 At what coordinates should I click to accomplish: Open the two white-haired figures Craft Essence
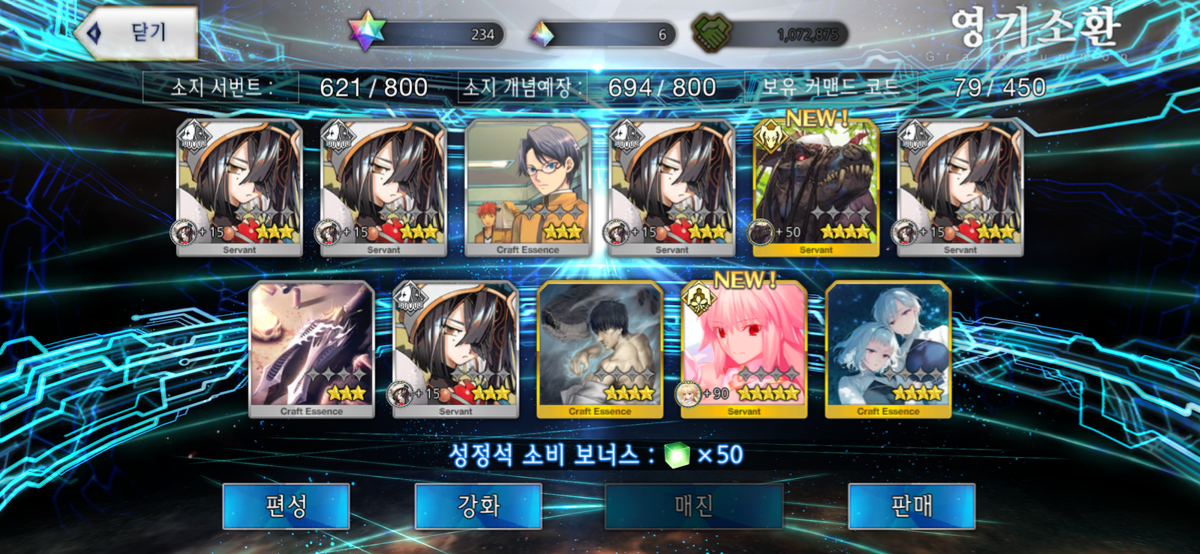tap(887, 349)
